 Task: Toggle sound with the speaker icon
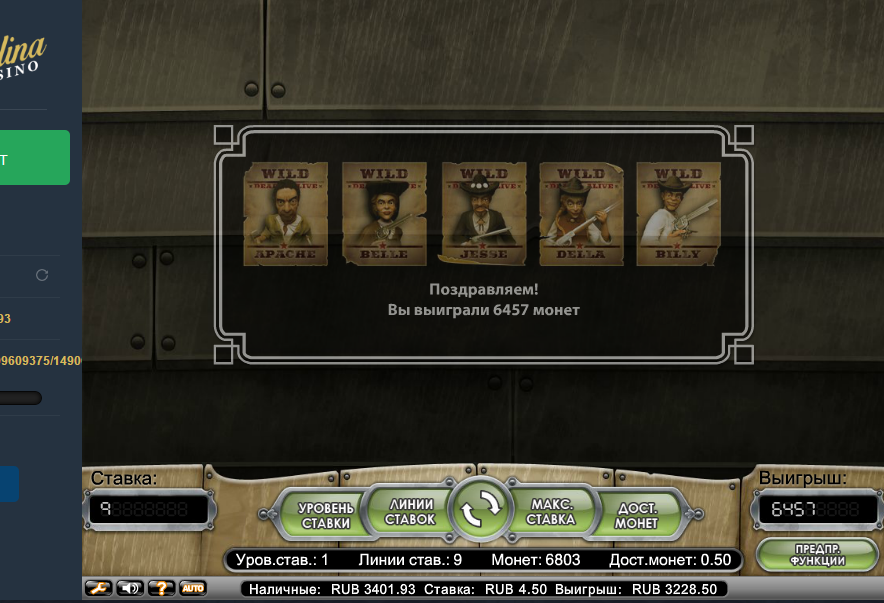tap(130, 588)
